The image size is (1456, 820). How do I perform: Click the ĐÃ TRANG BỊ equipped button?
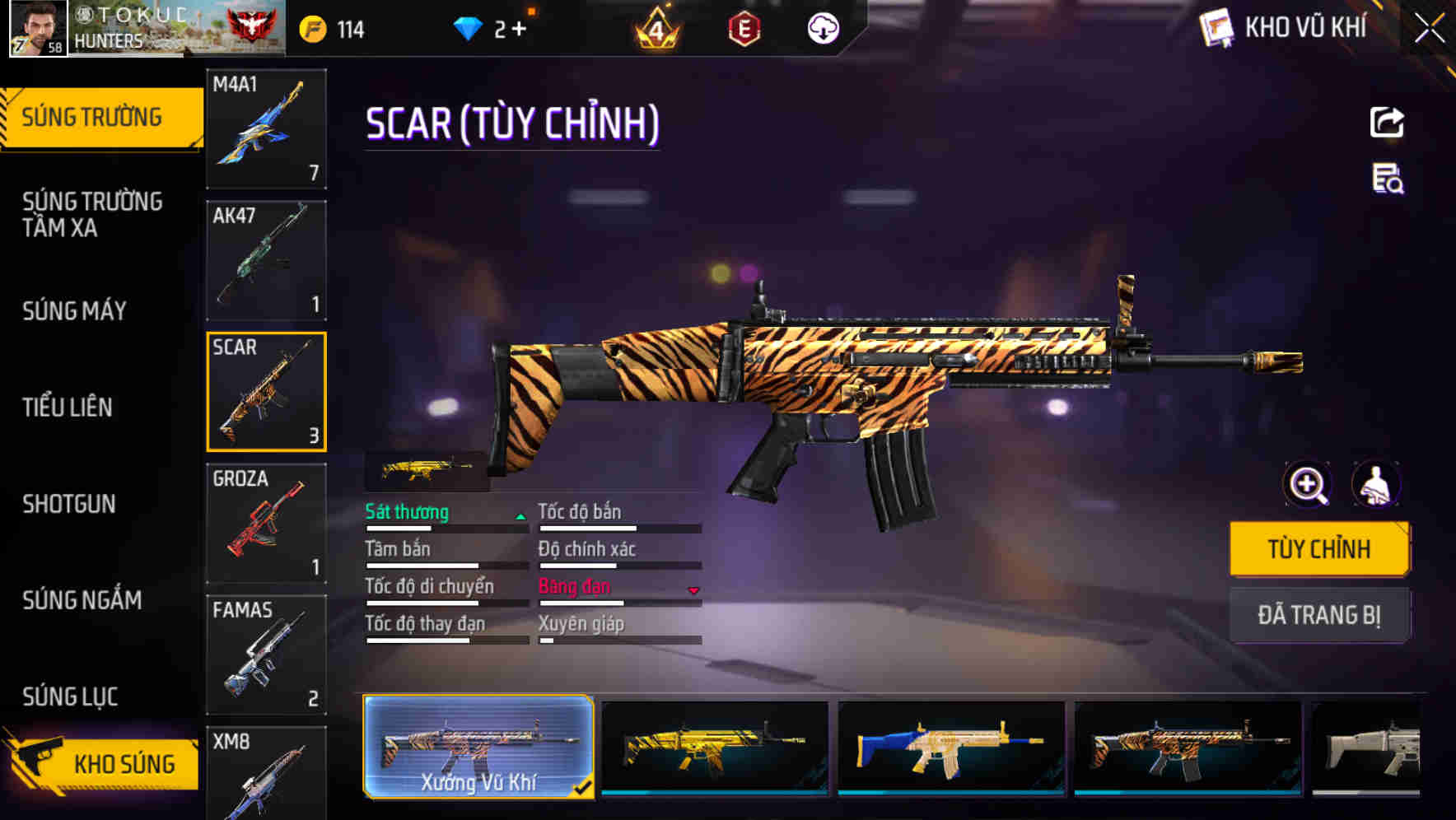tap(1319, 614)
